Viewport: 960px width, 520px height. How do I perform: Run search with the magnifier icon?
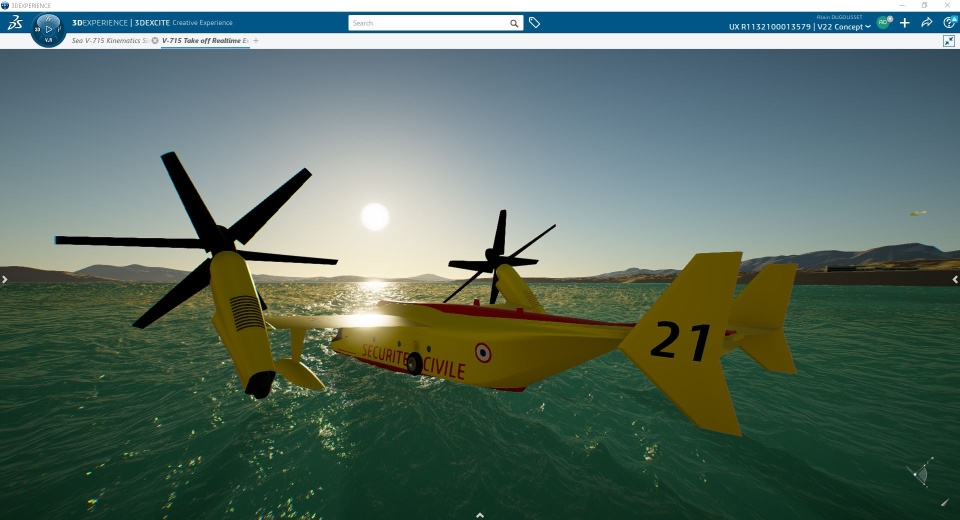tap(514, 23)
